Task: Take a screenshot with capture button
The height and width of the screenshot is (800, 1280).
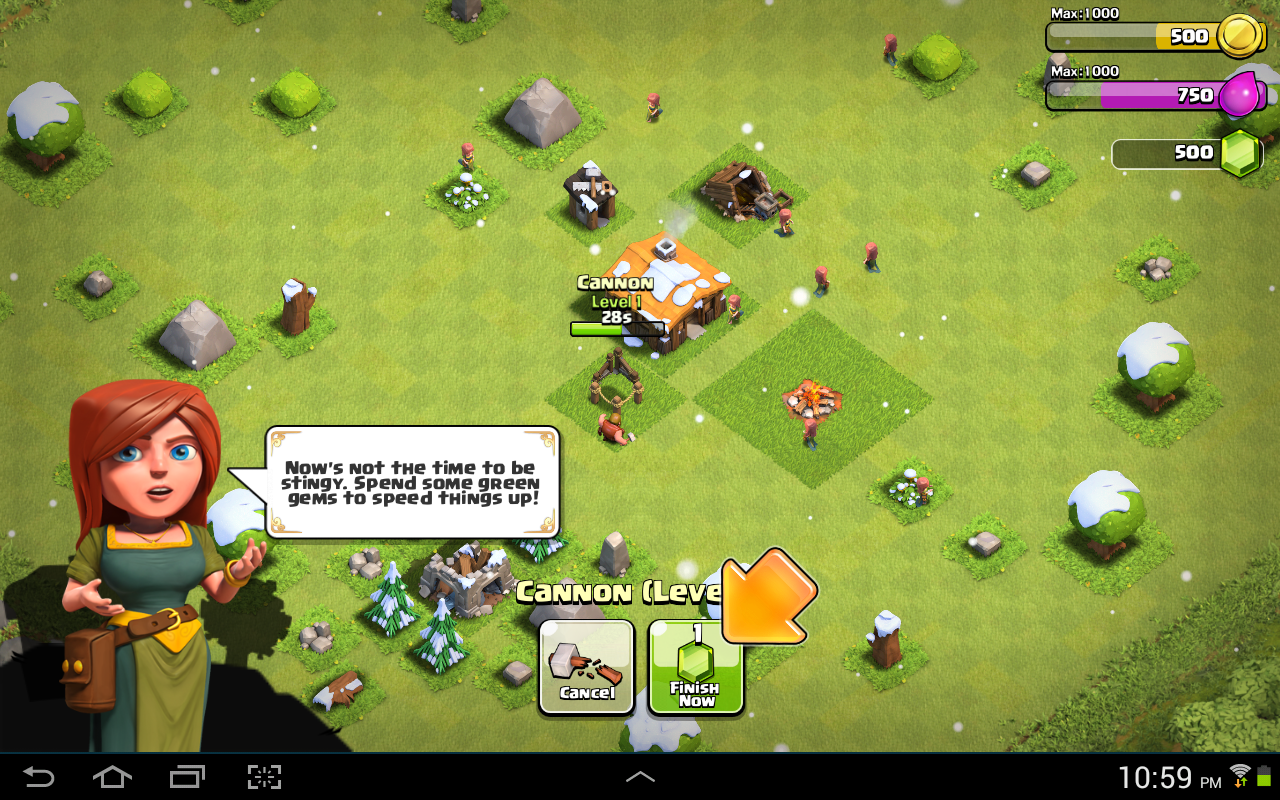Action: [264, 777]
